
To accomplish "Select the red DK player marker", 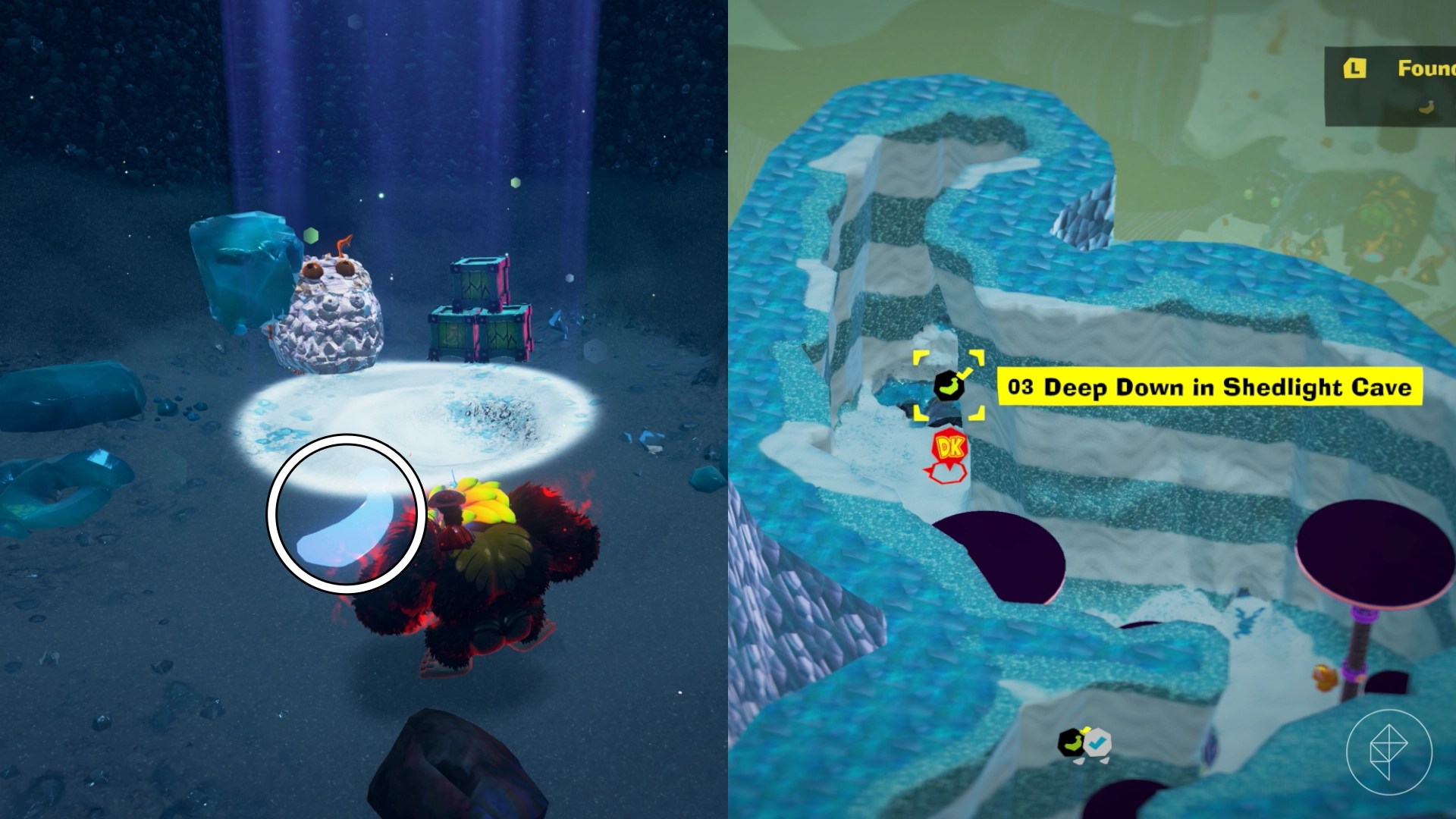I will tap(948, 449).
